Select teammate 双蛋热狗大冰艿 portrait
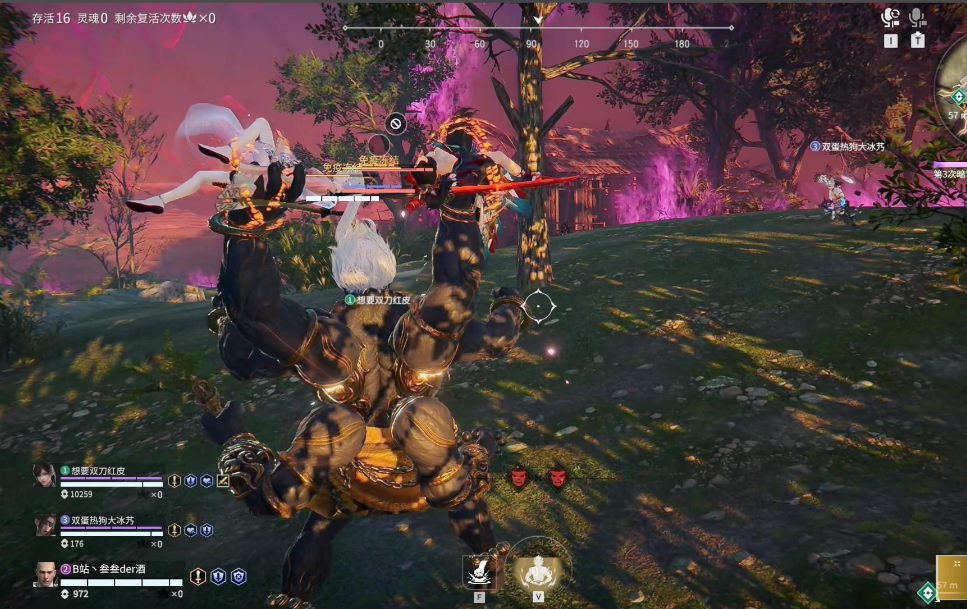 click(x=45, y=525)
